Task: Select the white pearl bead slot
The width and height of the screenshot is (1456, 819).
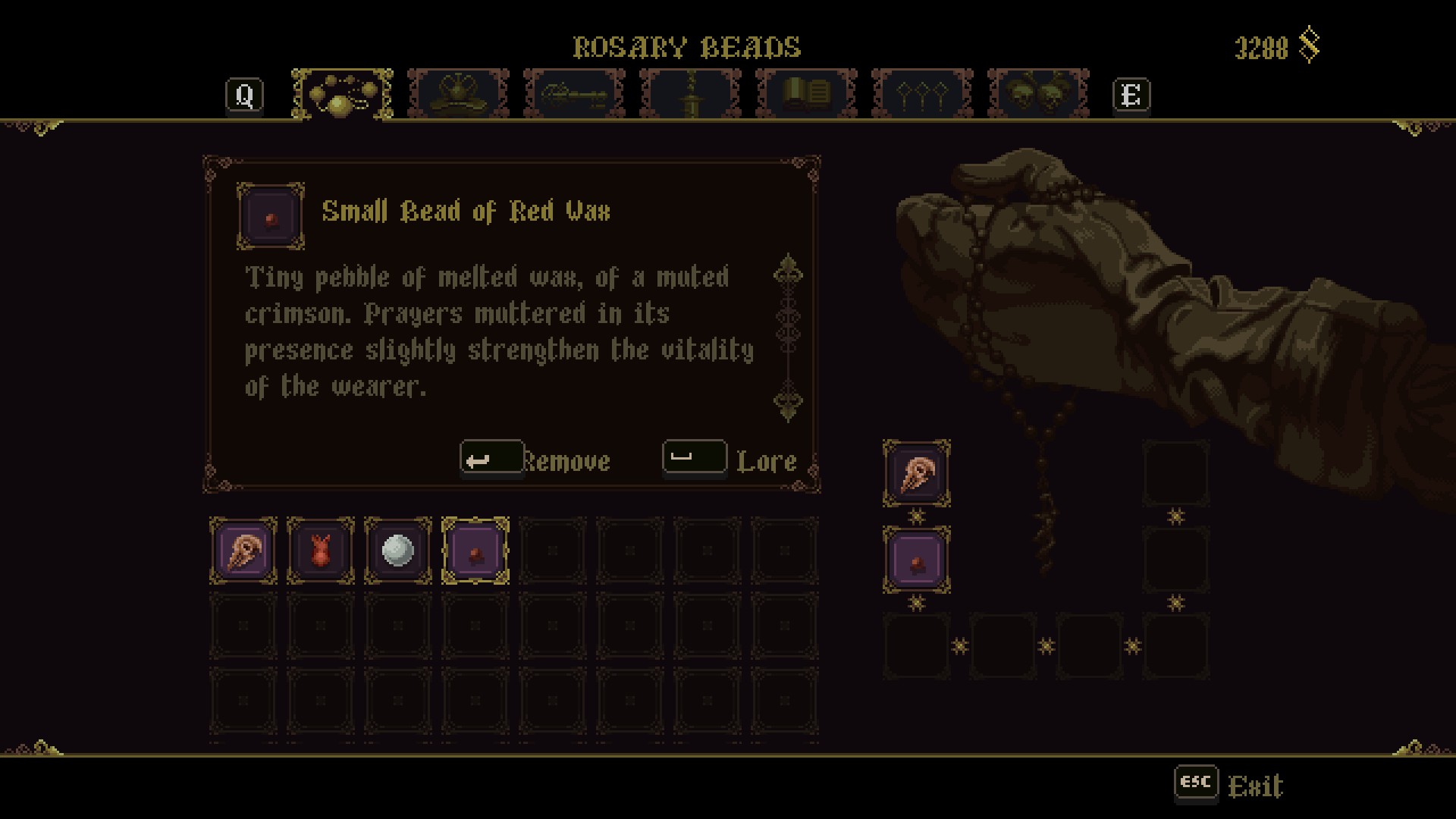Action: tap(398, 551)
